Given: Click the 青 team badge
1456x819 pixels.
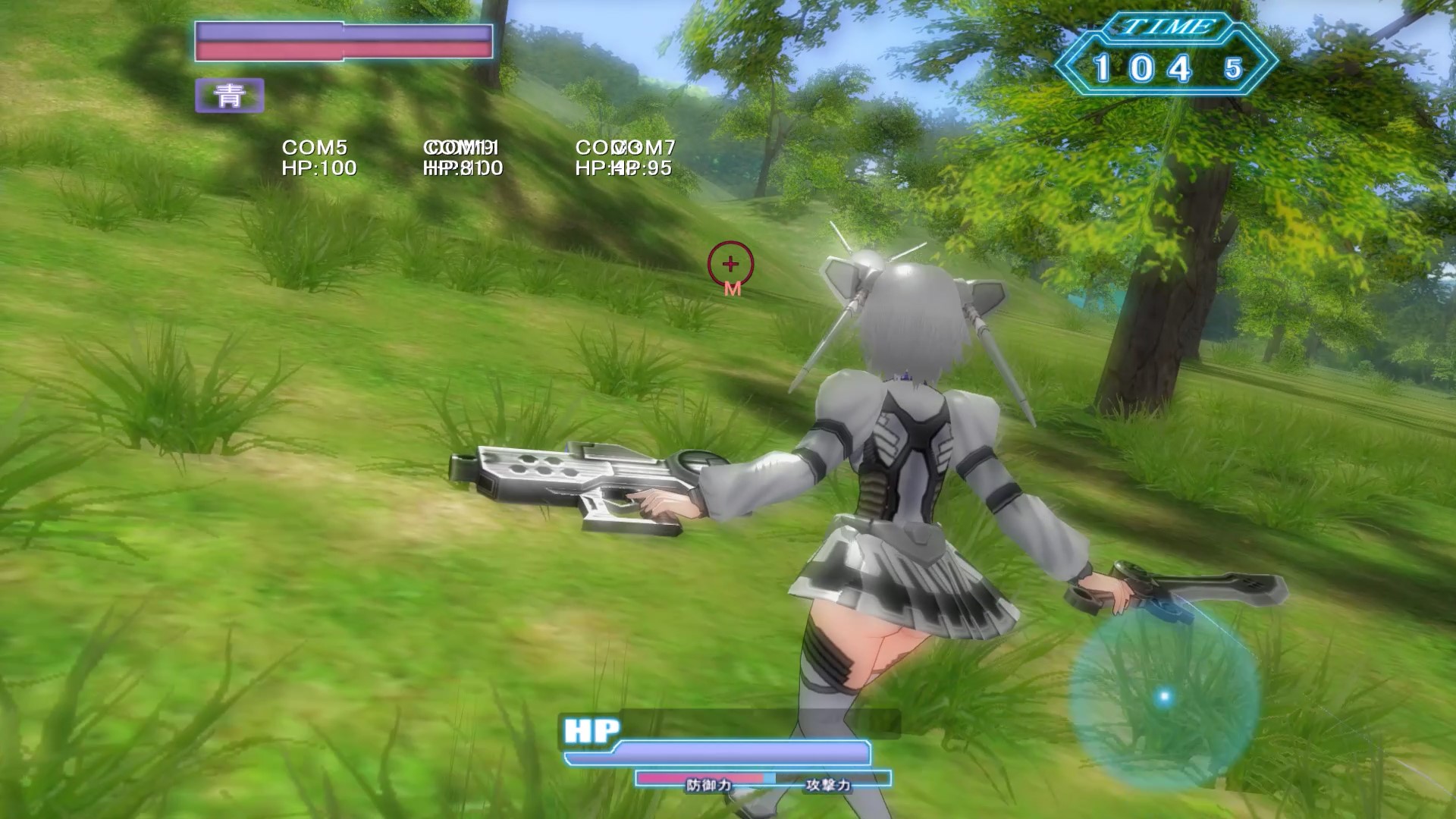Looking at the screenshot, I should (x=229, y=96).
